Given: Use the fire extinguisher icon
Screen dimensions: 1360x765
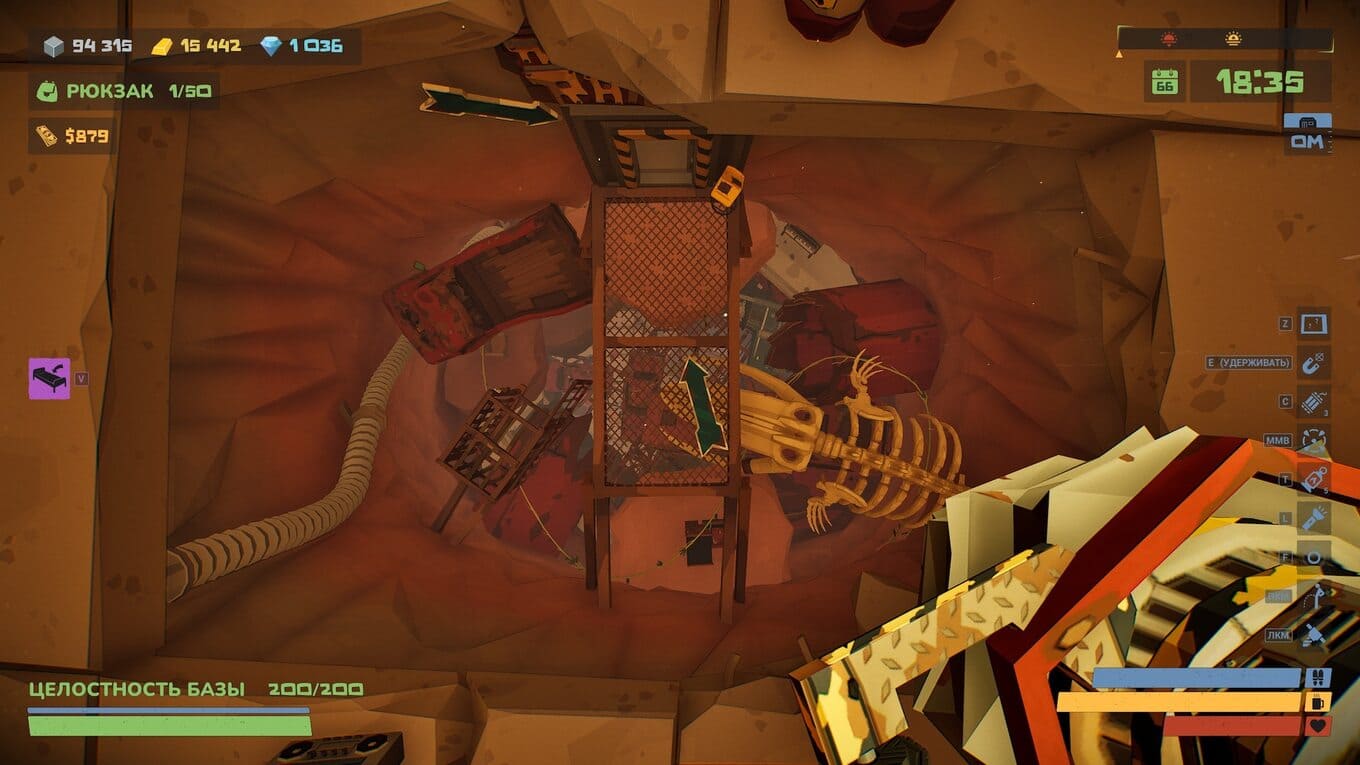Looking at the screenshot, I should [x=1313, y=479].
